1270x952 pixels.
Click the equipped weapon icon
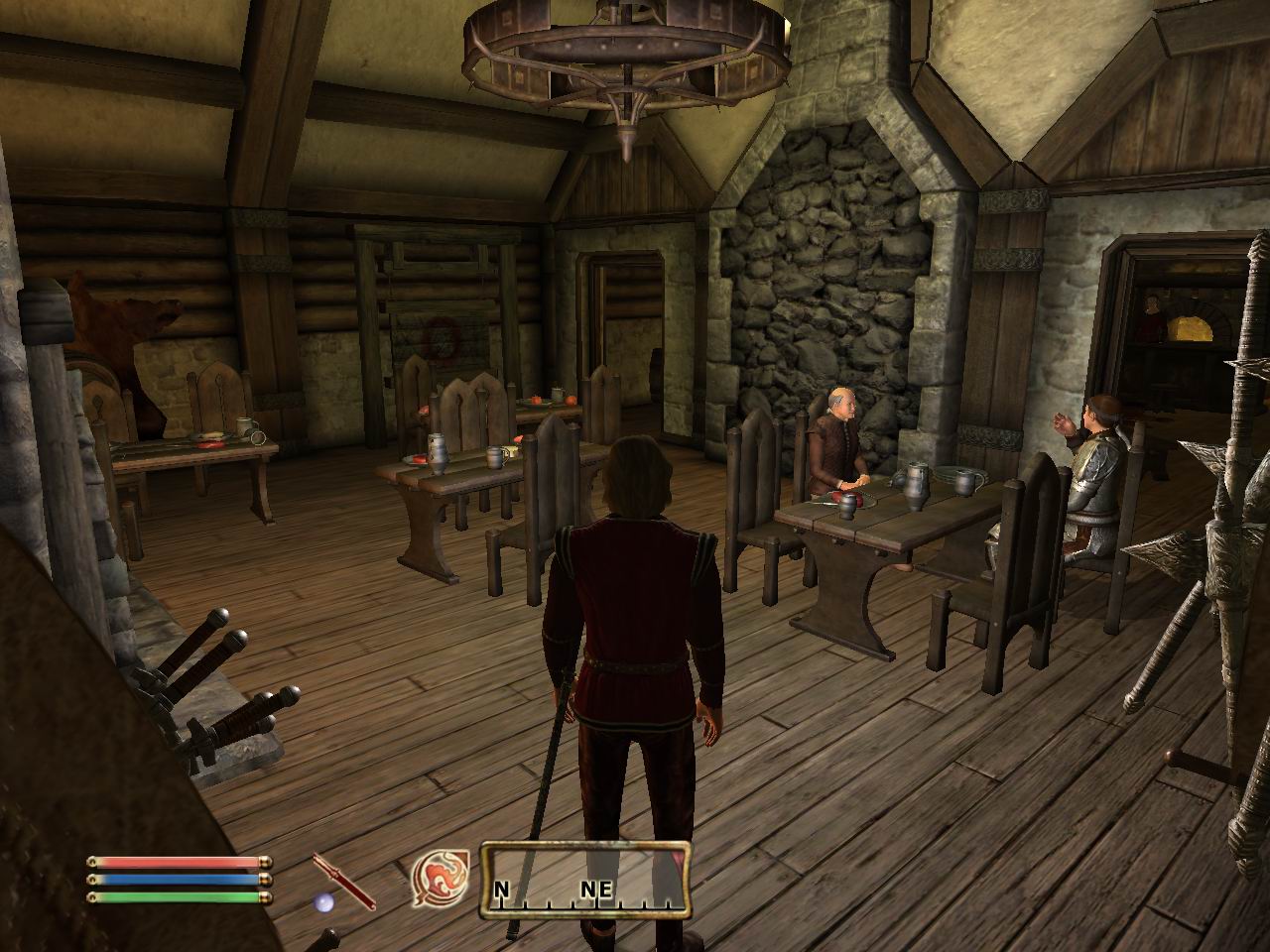pos(343,881)
